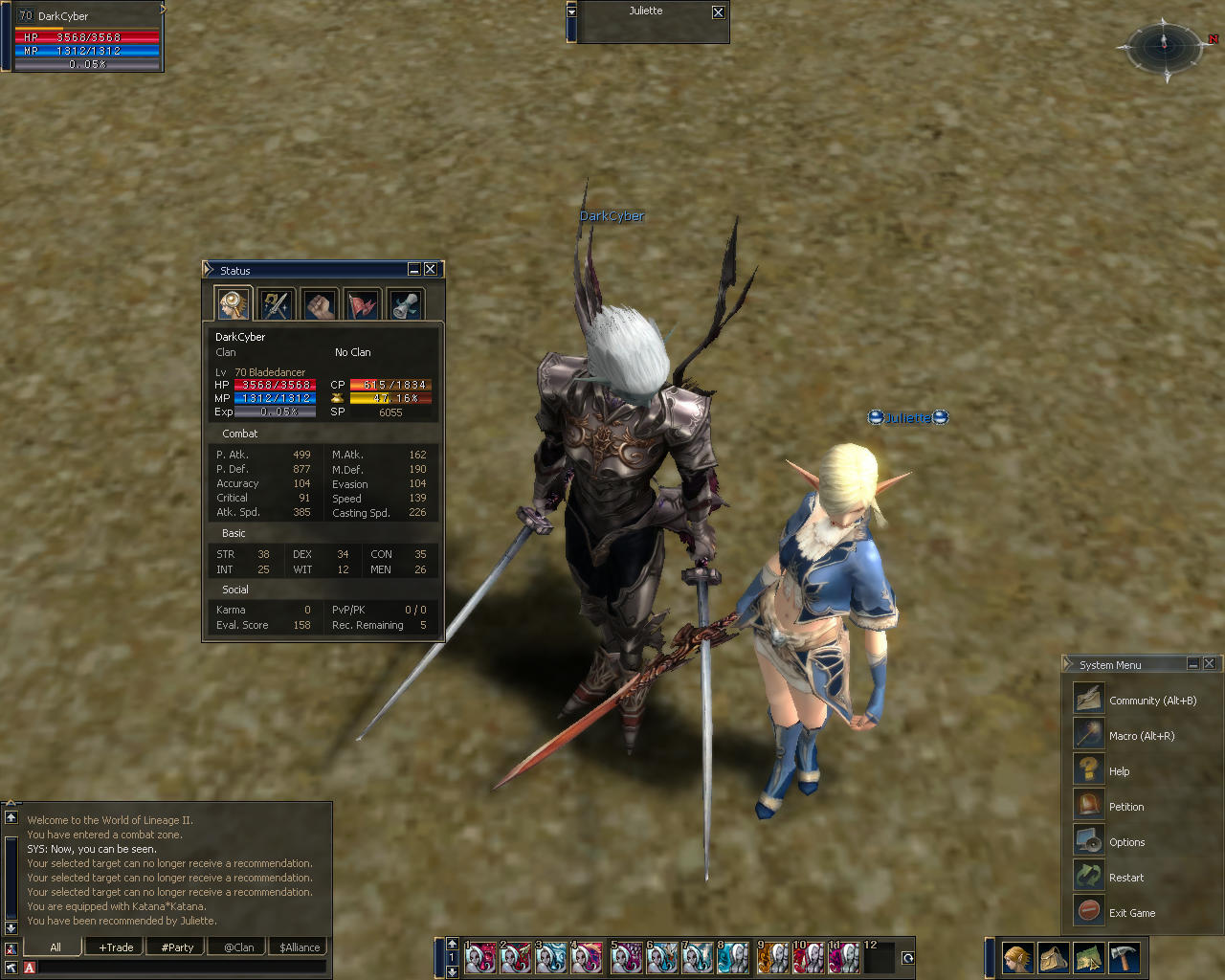Minimize the Status window
This screenshot has width=1225, height=980.
(414, 270)
